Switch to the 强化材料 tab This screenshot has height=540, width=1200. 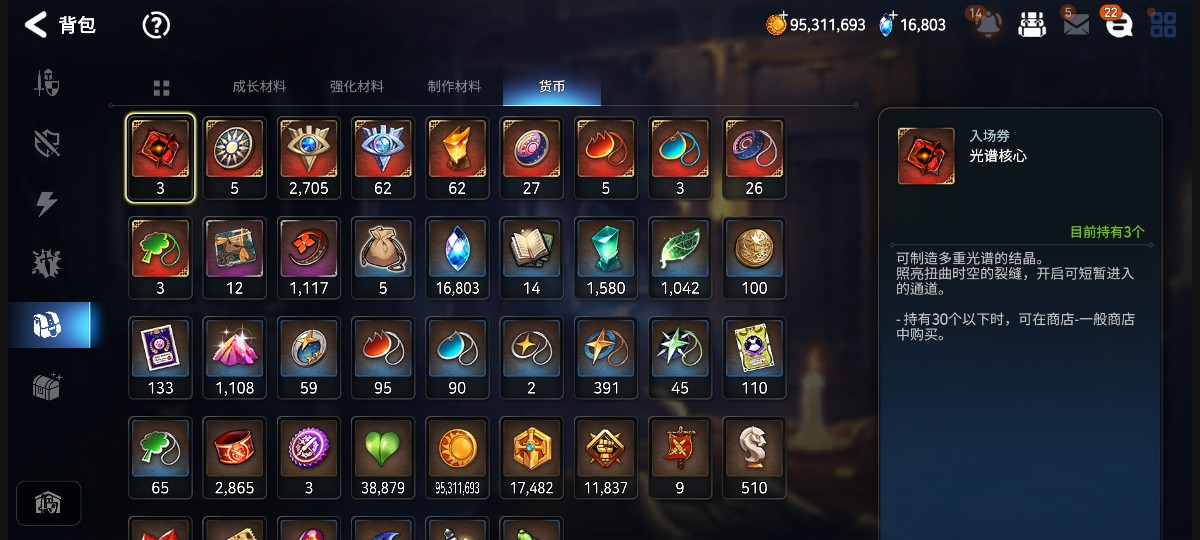357,87
